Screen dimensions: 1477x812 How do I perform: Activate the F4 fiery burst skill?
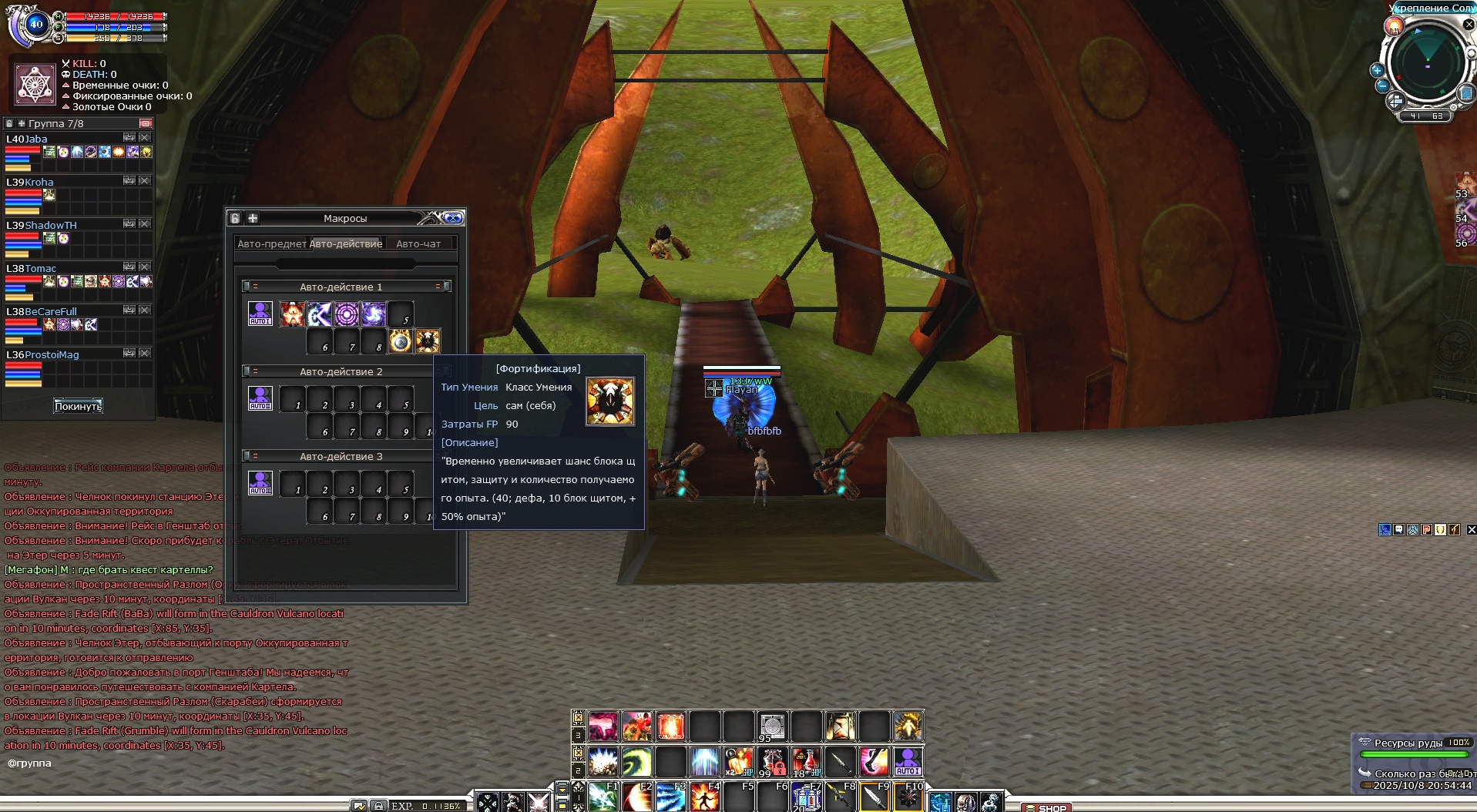coord(704,797)
